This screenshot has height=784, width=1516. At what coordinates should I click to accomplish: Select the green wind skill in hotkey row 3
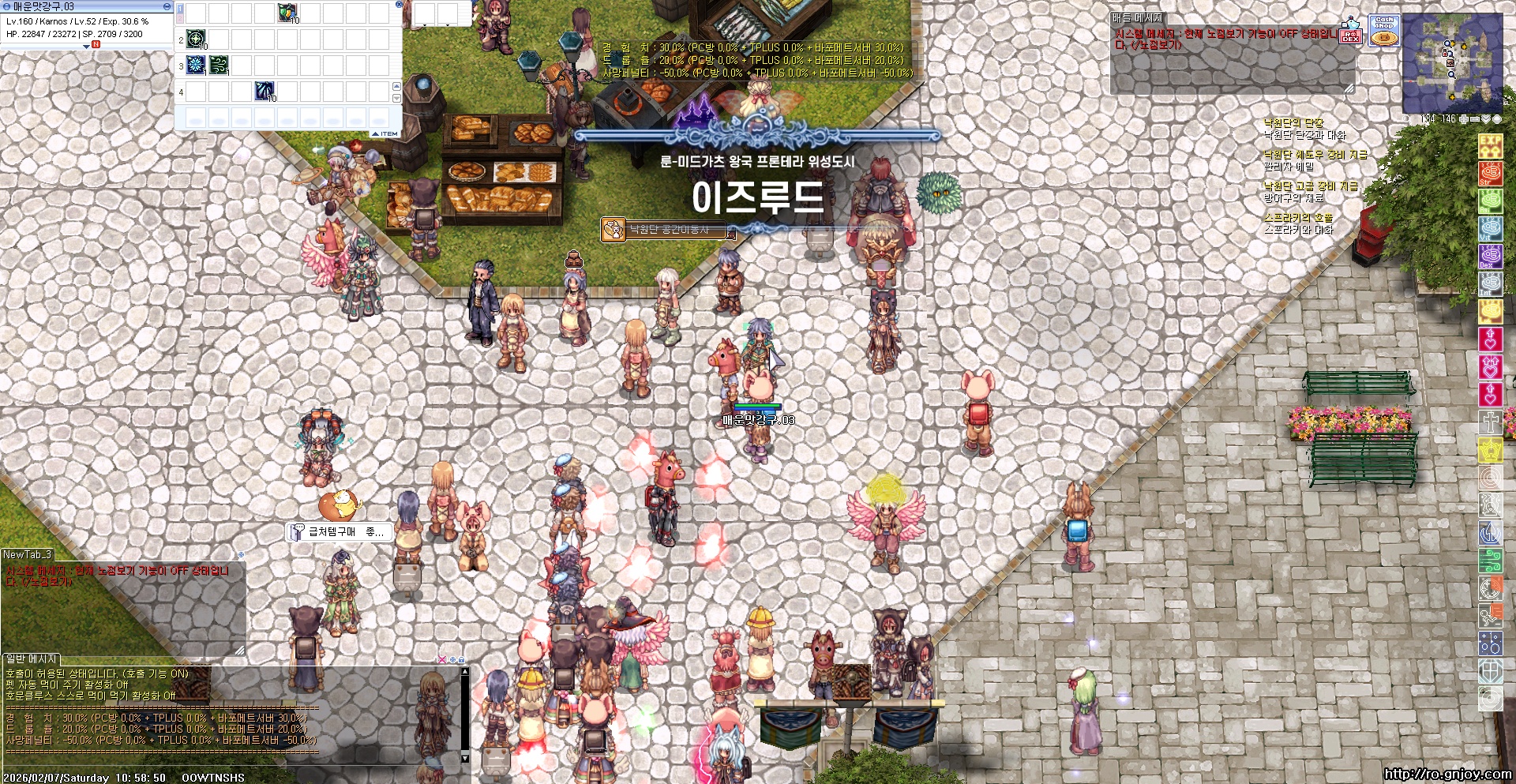pyautogui.click(x=219, y=65)
